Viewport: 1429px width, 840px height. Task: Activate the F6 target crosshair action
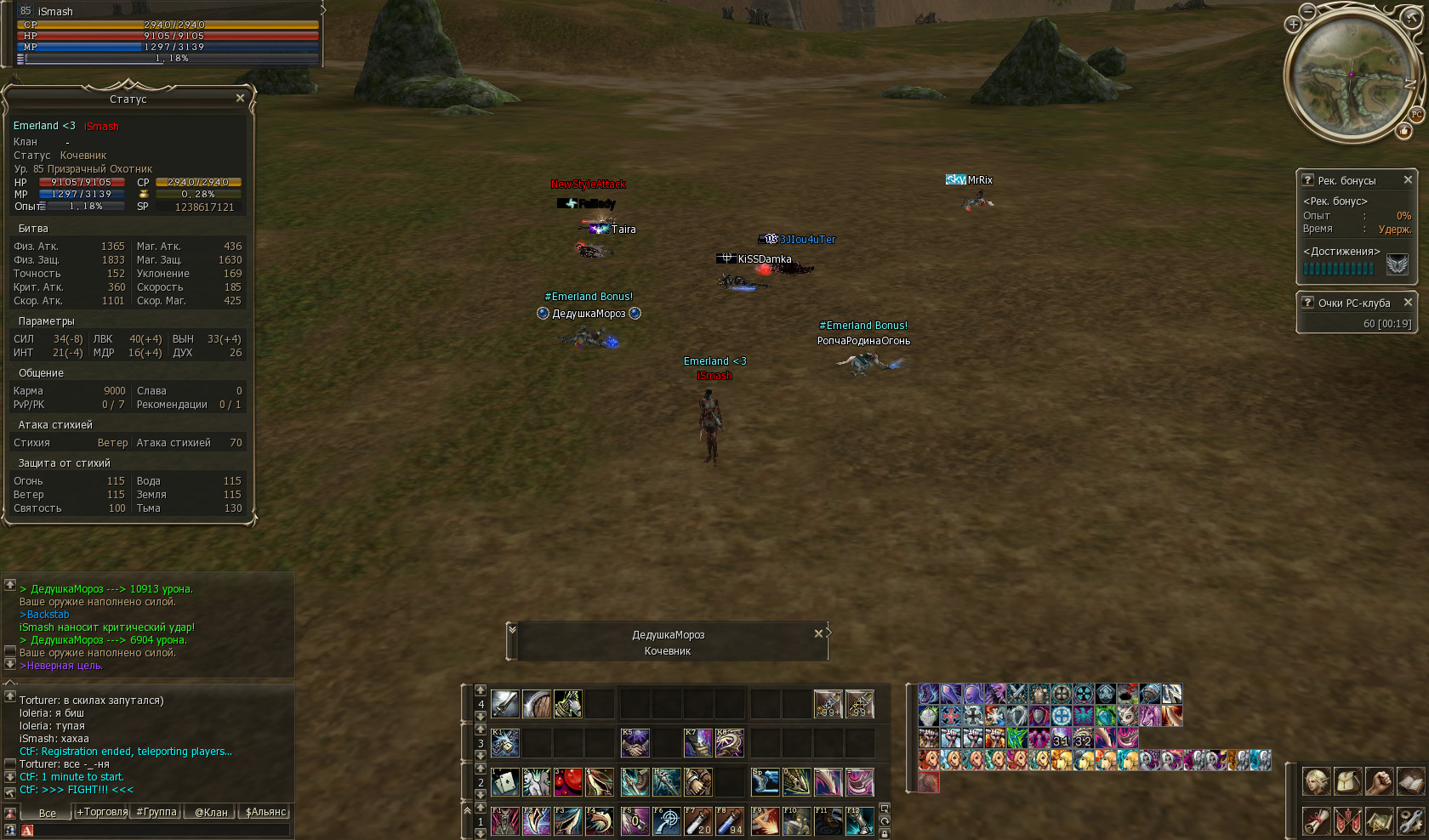click(667, 821)
